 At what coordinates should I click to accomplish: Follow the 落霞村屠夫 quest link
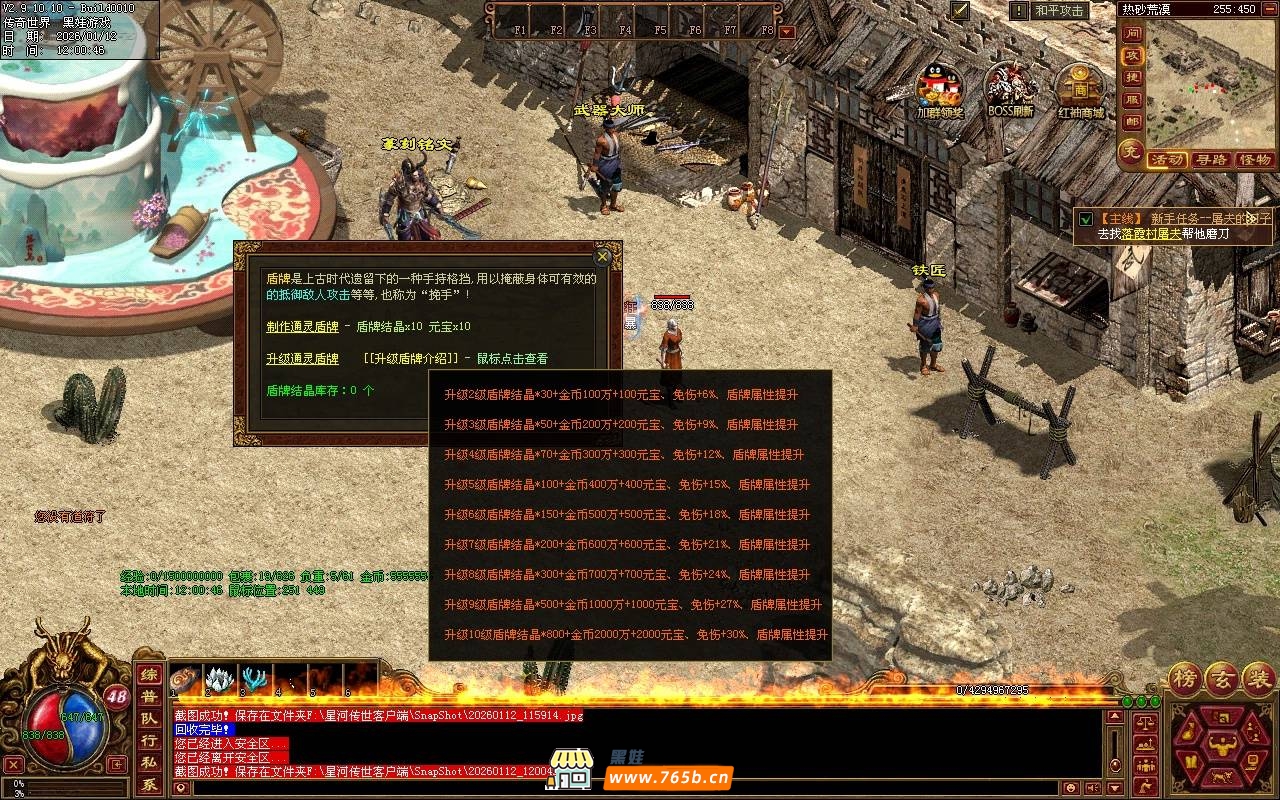coord(1151,234)
